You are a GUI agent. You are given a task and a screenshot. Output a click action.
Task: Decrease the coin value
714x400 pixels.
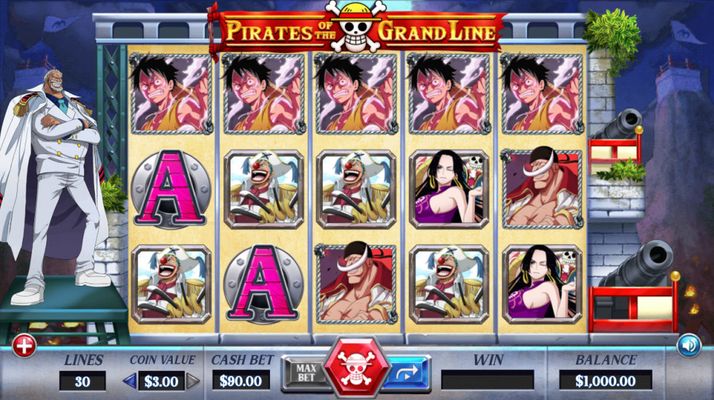pos(127,381)
